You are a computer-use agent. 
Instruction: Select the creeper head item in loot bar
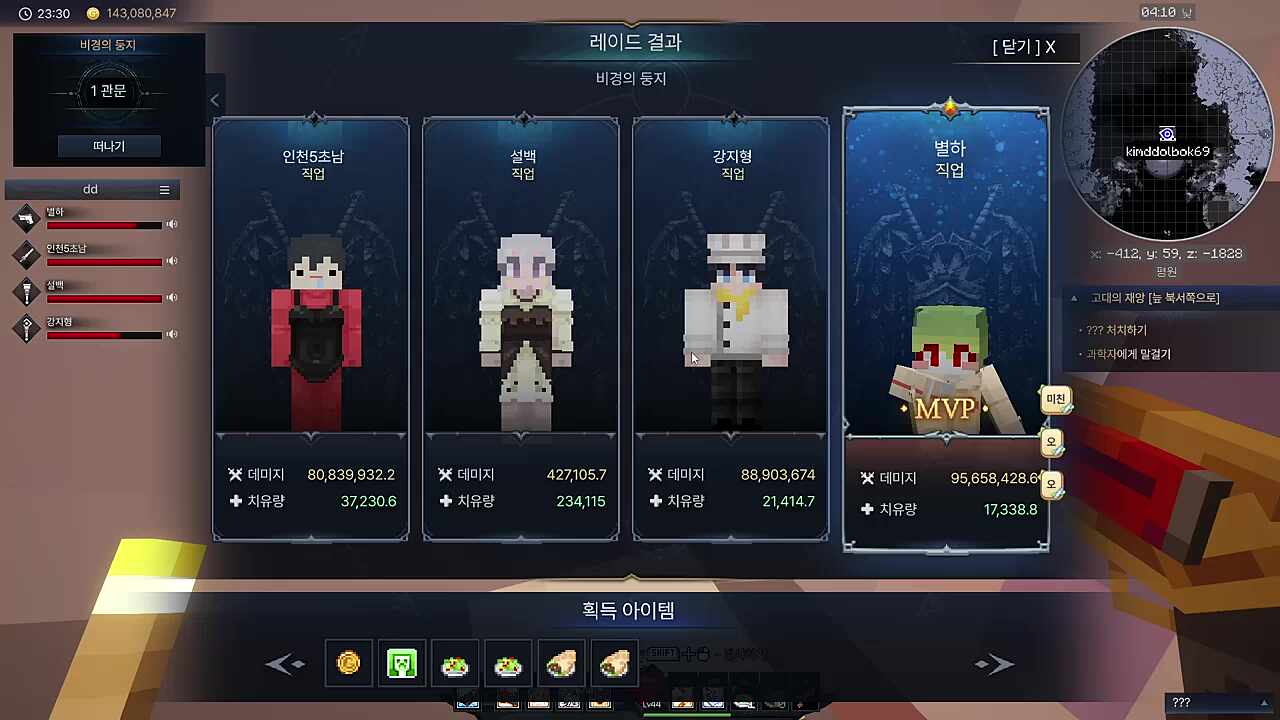(401, 663)
